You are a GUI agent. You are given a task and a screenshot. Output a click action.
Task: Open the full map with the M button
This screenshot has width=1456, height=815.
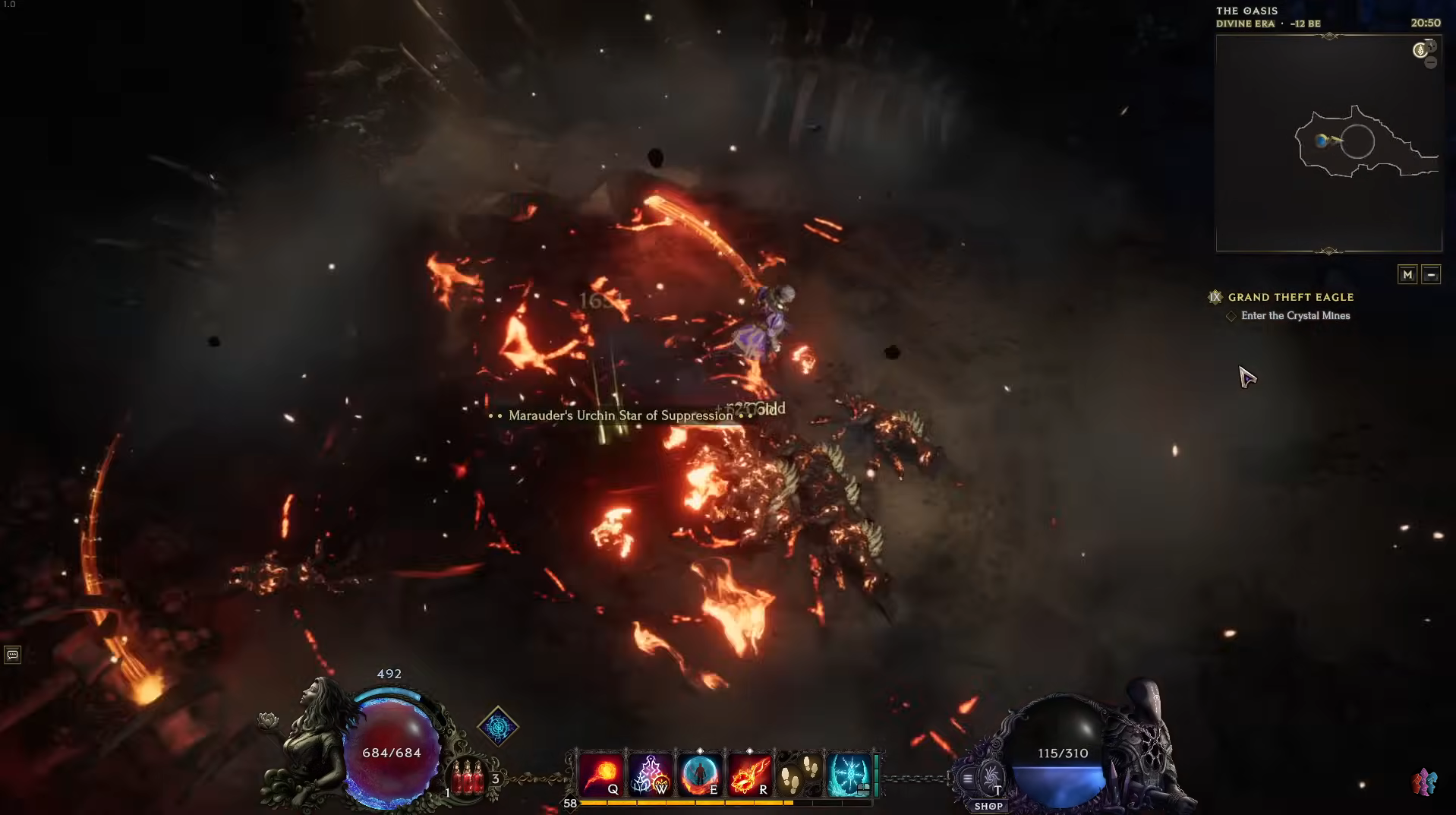1407,275
